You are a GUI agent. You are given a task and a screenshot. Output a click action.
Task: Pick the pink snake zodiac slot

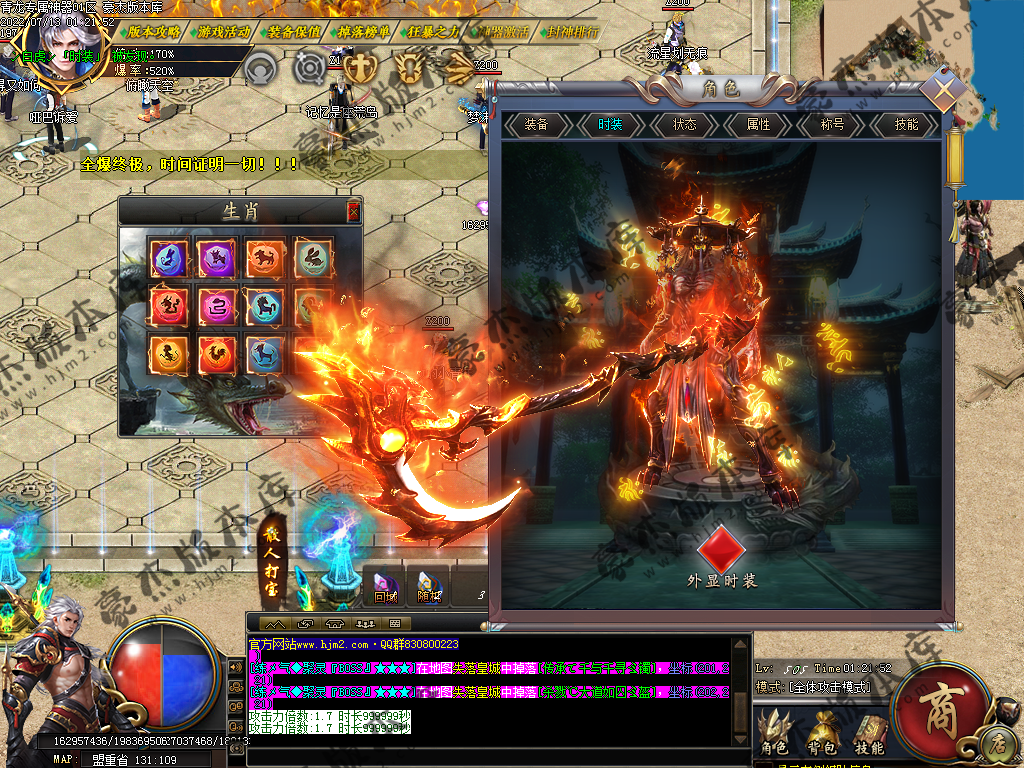coord(216,306)
